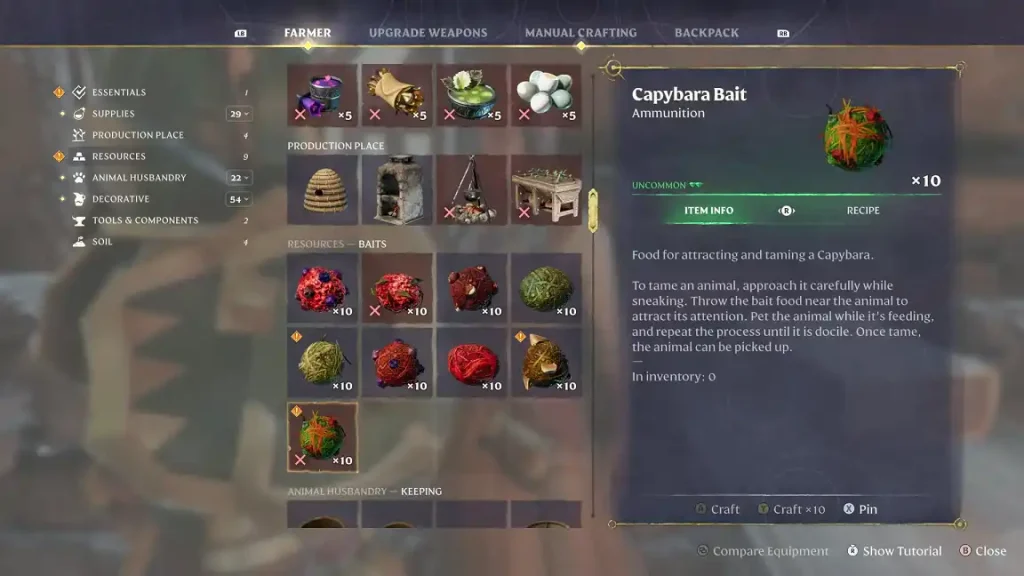Open the Animal Husbandry category

click(x=139, y=178)
